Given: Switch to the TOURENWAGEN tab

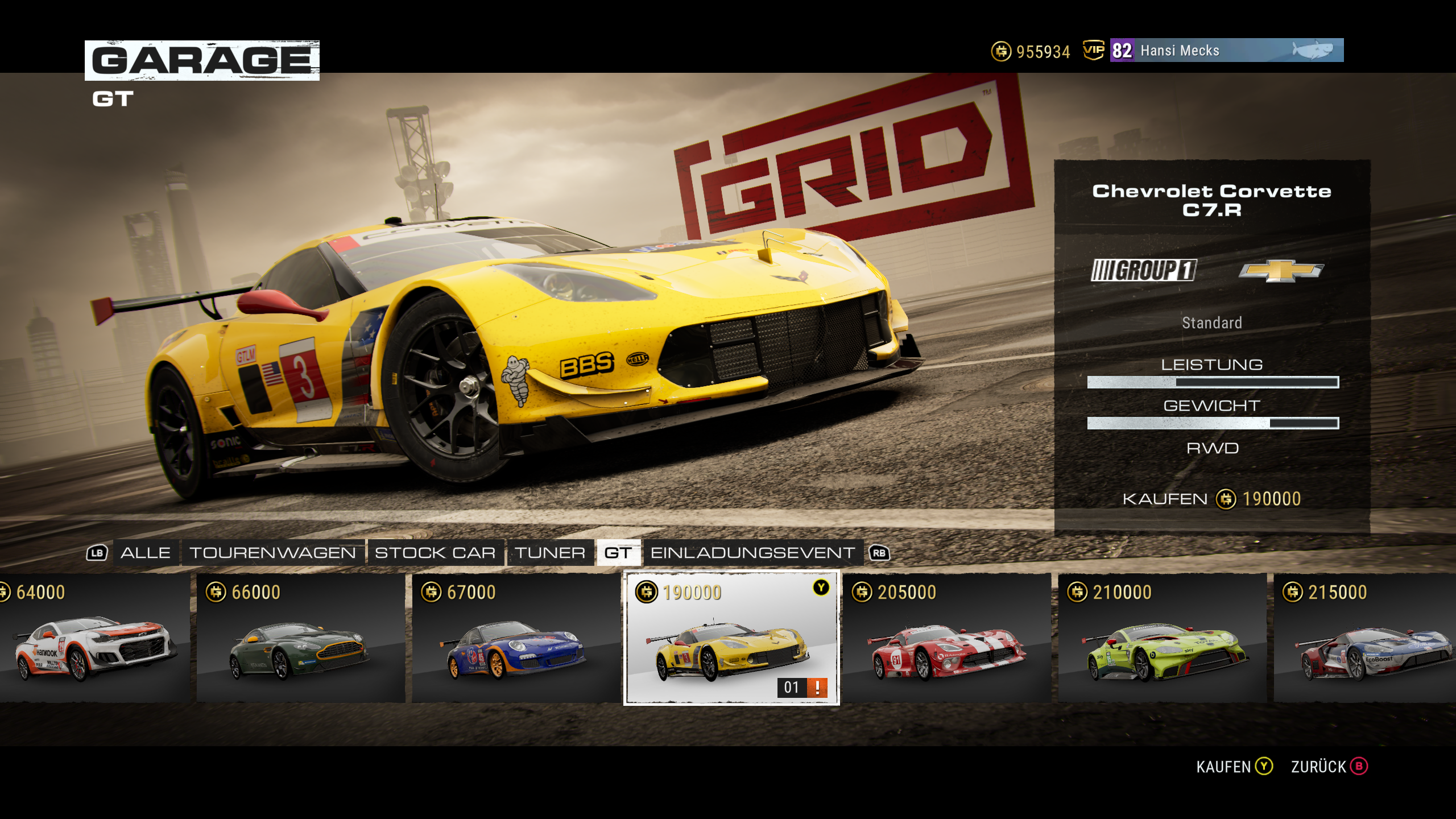Looking at the screenshot, I should point(272,552).
